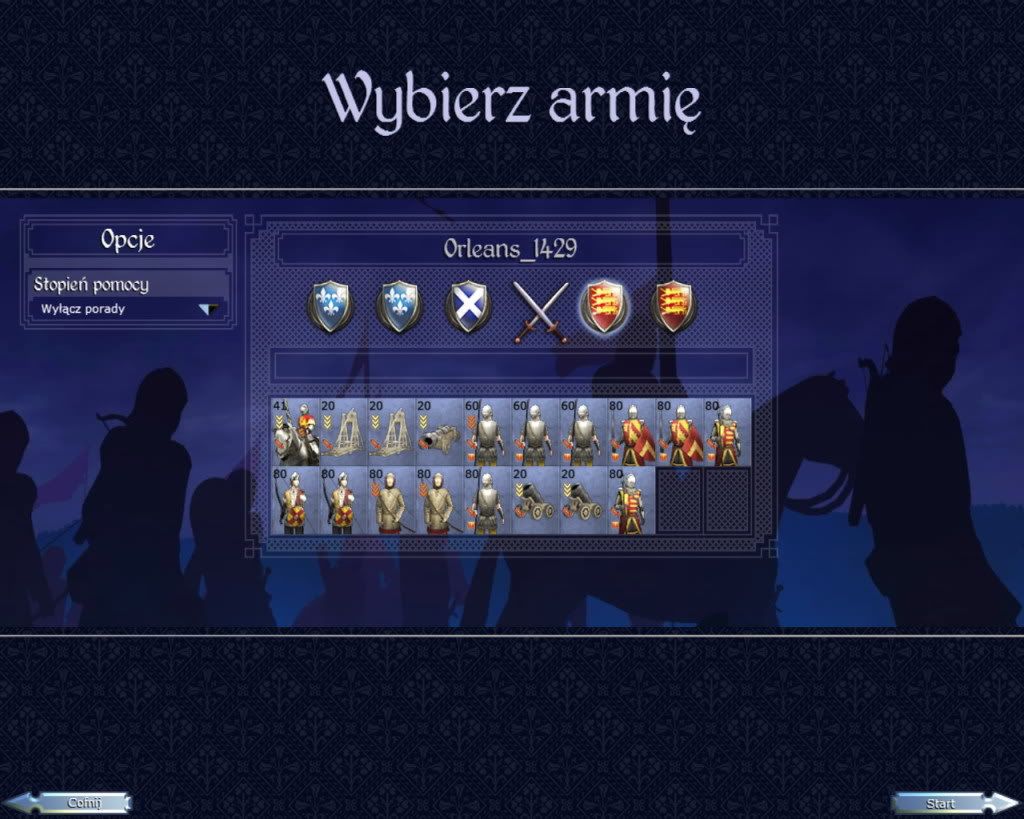Choose the glowing English three-lions shield

pyautogui.click(x=605, y=307)
